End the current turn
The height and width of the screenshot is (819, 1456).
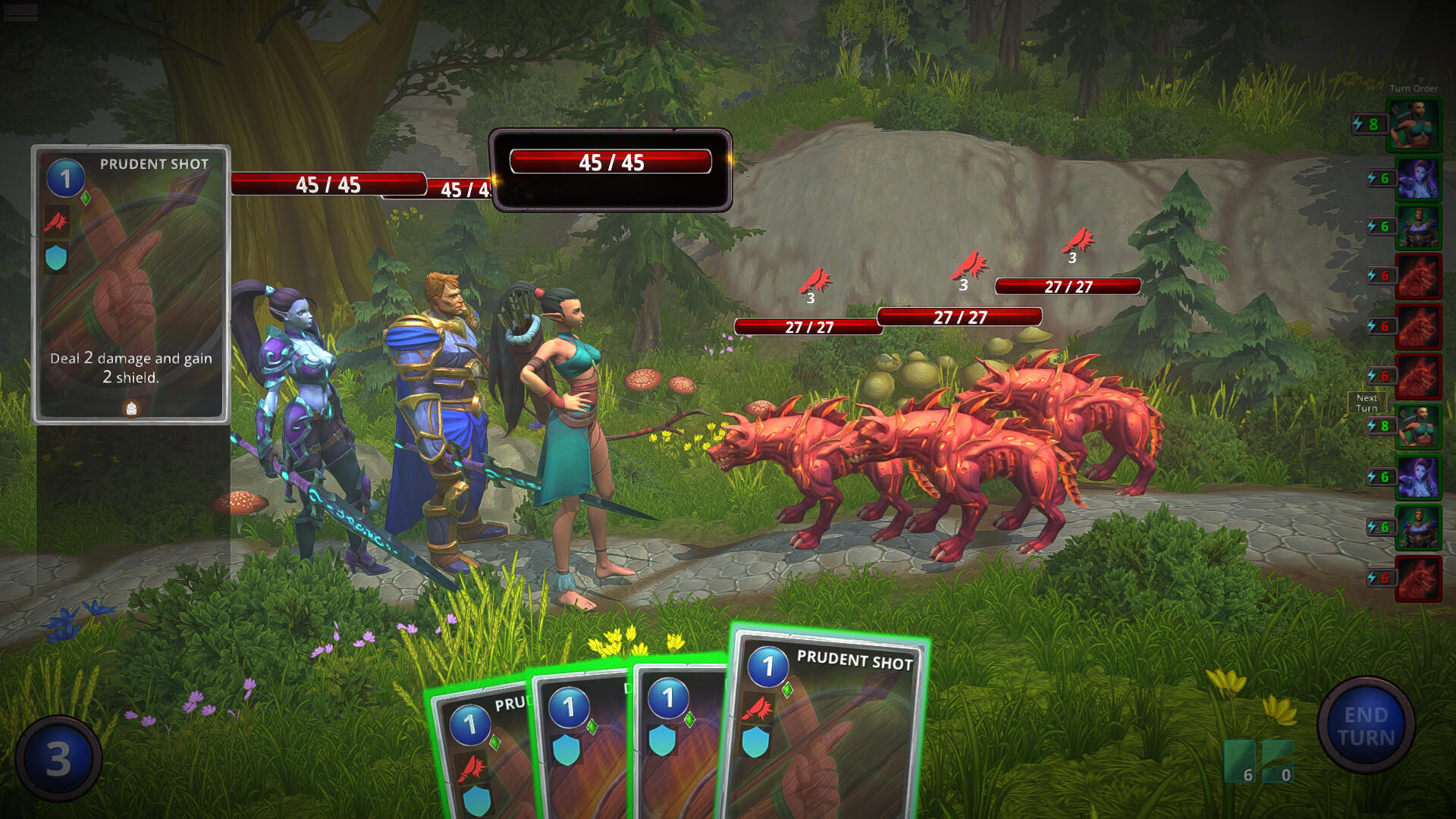(x=1366, y=726)
